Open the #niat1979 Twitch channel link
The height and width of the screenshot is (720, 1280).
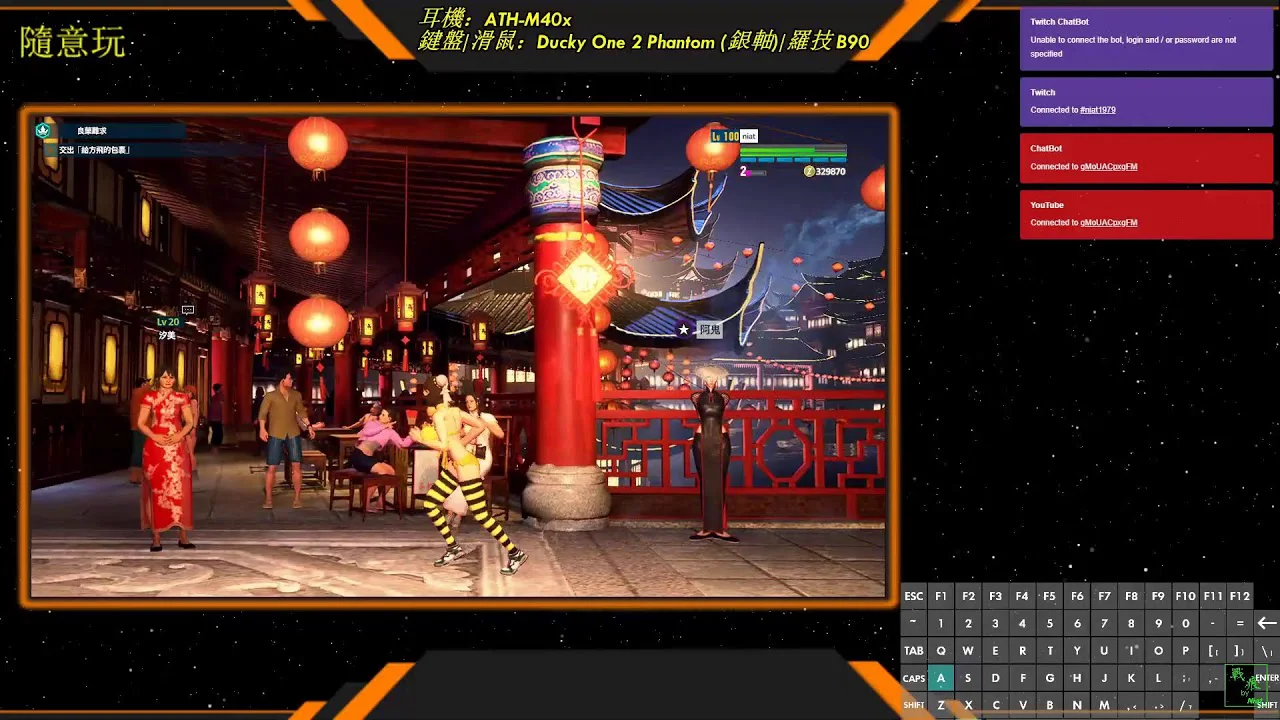click(x=1097, y=110)
